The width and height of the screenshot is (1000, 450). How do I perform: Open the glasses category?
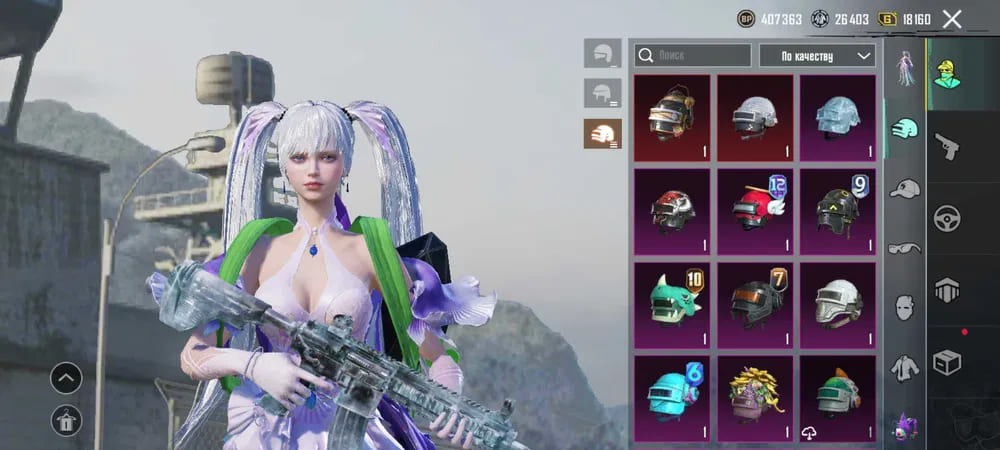(905, 247)
